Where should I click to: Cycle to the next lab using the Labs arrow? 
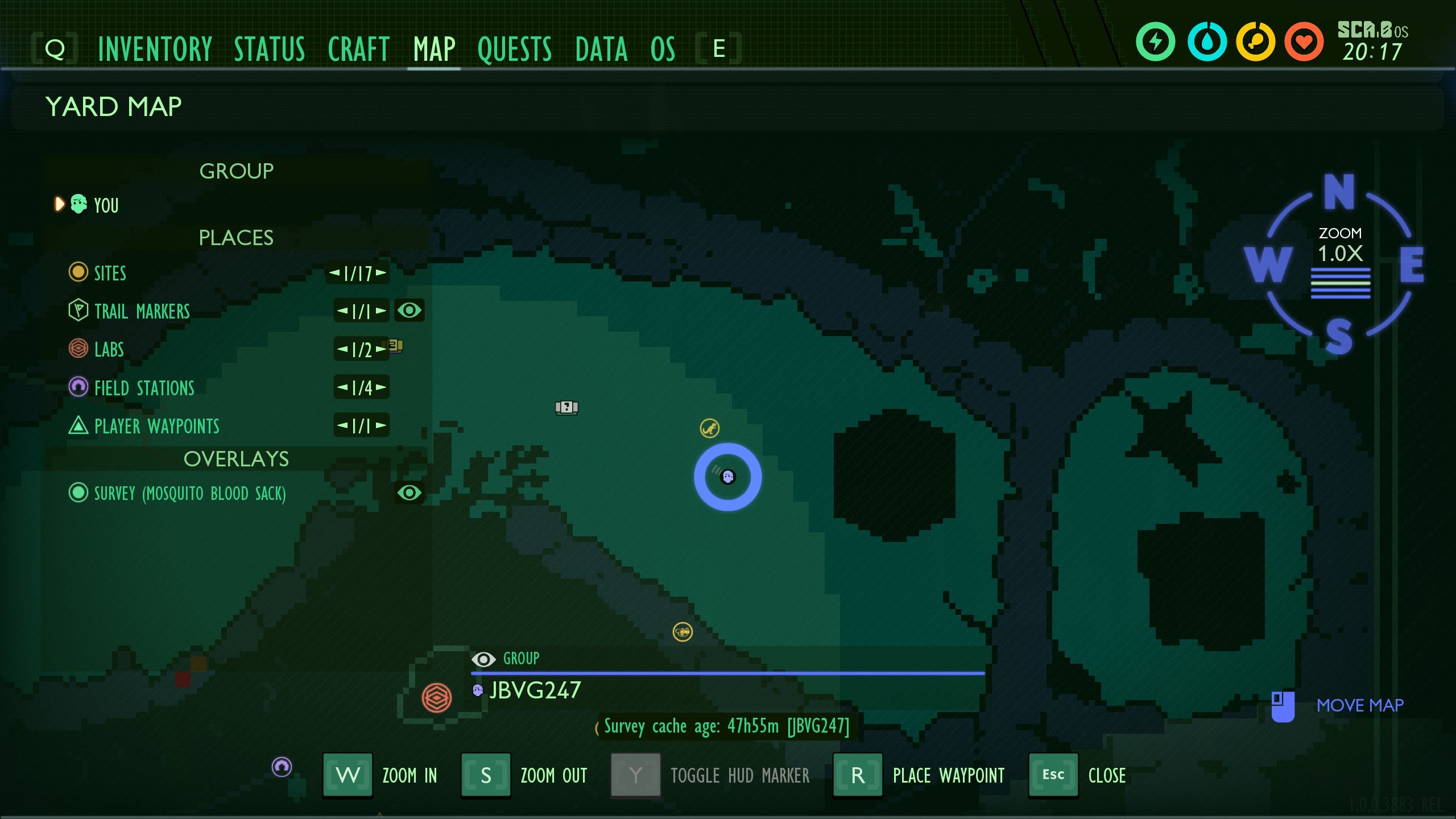pos(380,350)
